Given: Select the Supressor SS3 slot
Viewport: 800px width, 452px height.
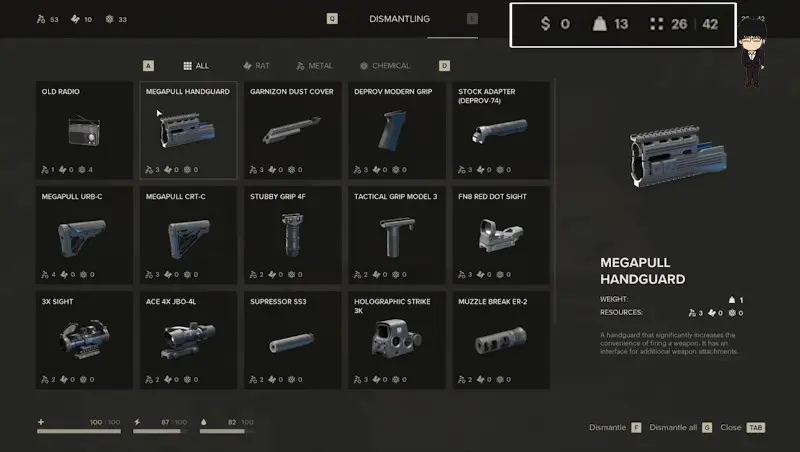Looking at the screenshot, I should click(x=293, y=340).
